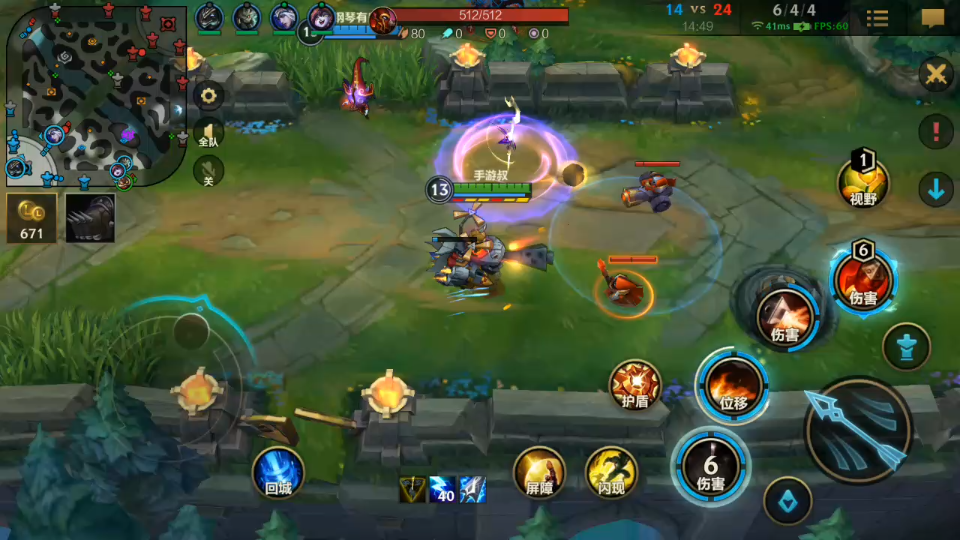Select the target-tower attack button
Viewport: 960px width, 540px height.
pos(906,347)
